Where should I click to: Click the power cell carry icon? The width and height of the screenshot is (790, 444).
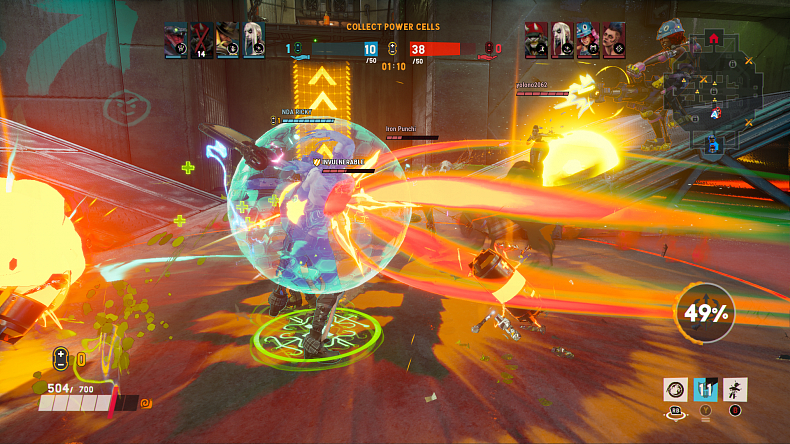(x=61, y=356)
